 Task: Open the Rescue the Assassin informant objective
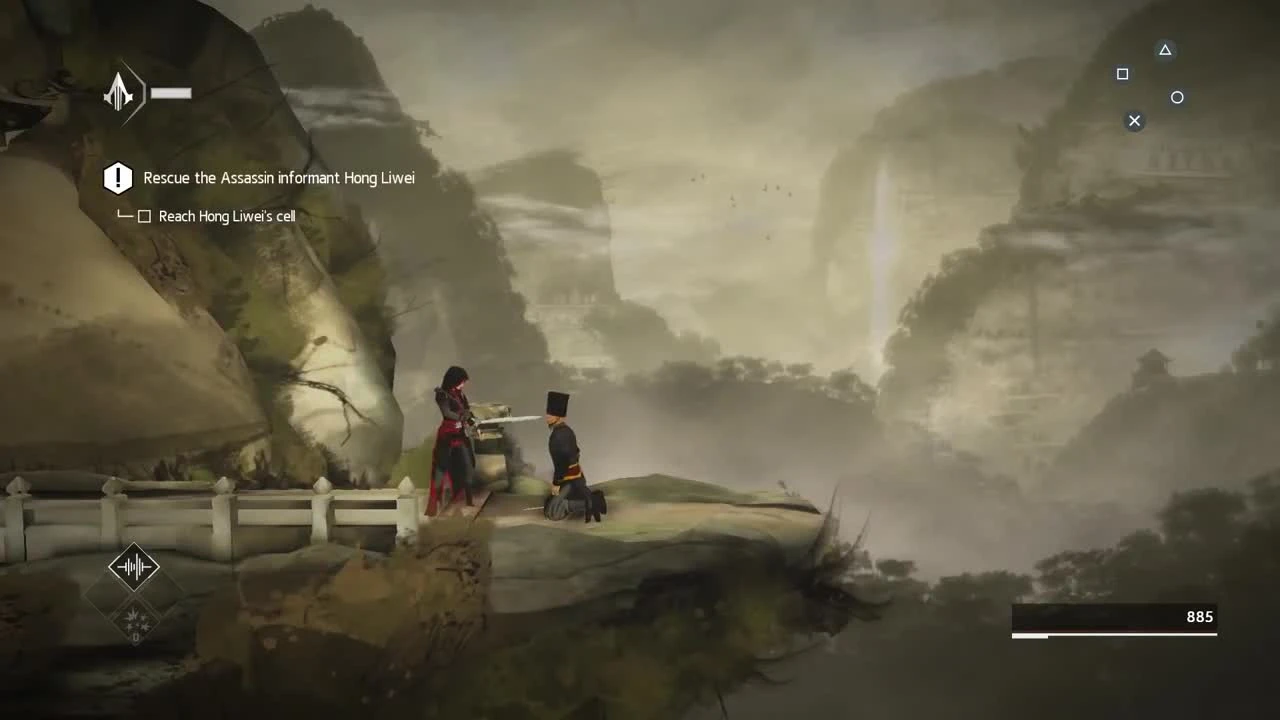279,178
